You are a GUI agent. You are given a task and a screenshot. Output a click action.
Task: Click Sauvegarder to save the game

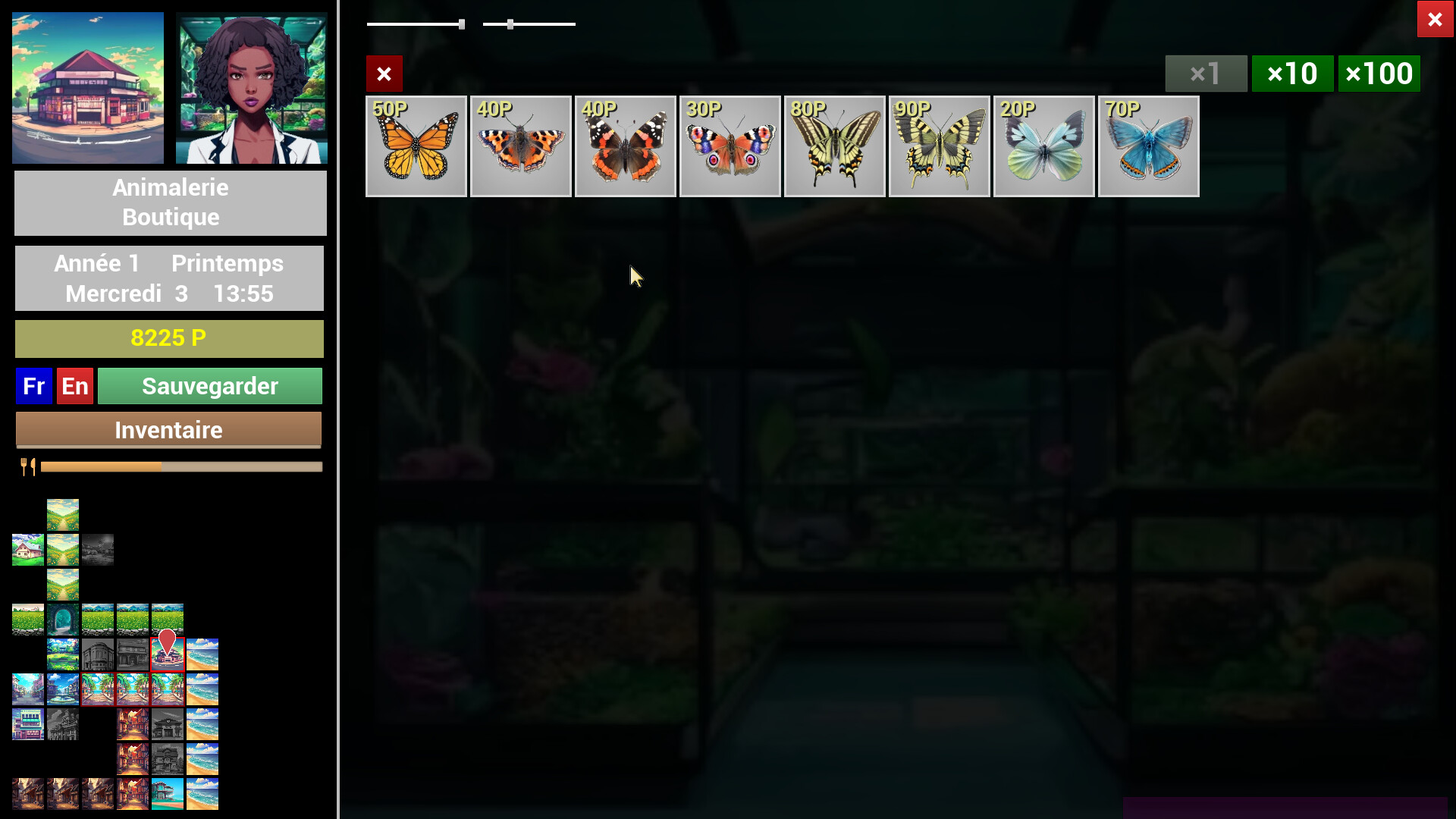click(x=210, y=386)
